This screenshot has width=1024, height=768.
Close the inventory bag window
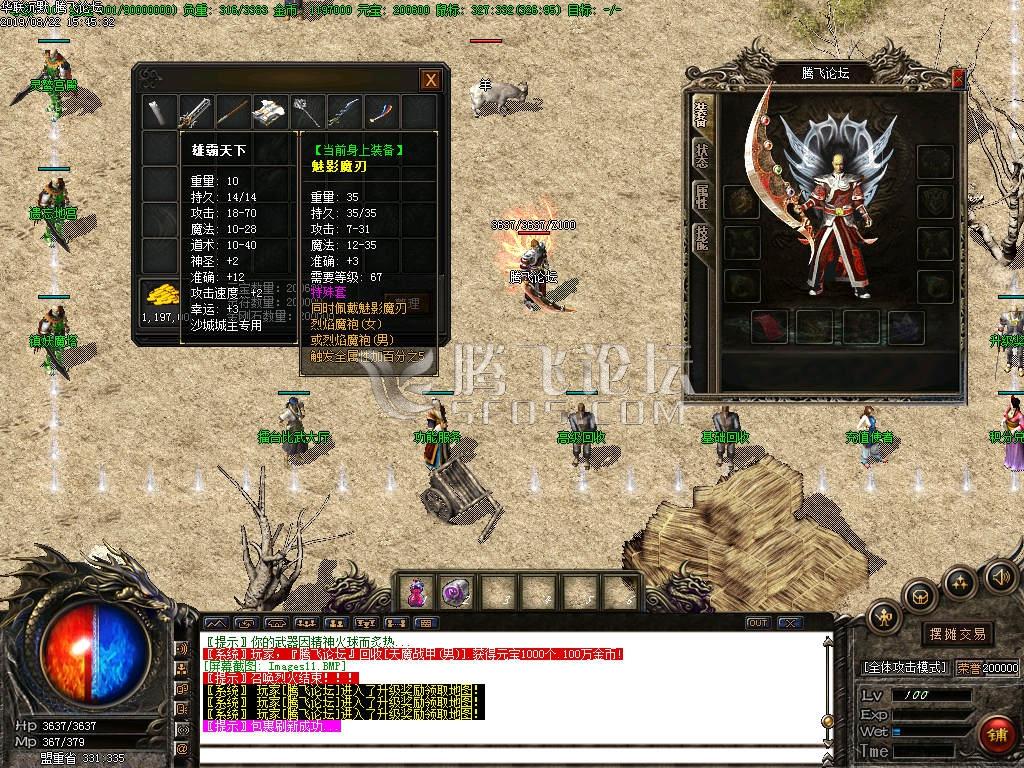[x=430, y=80]
